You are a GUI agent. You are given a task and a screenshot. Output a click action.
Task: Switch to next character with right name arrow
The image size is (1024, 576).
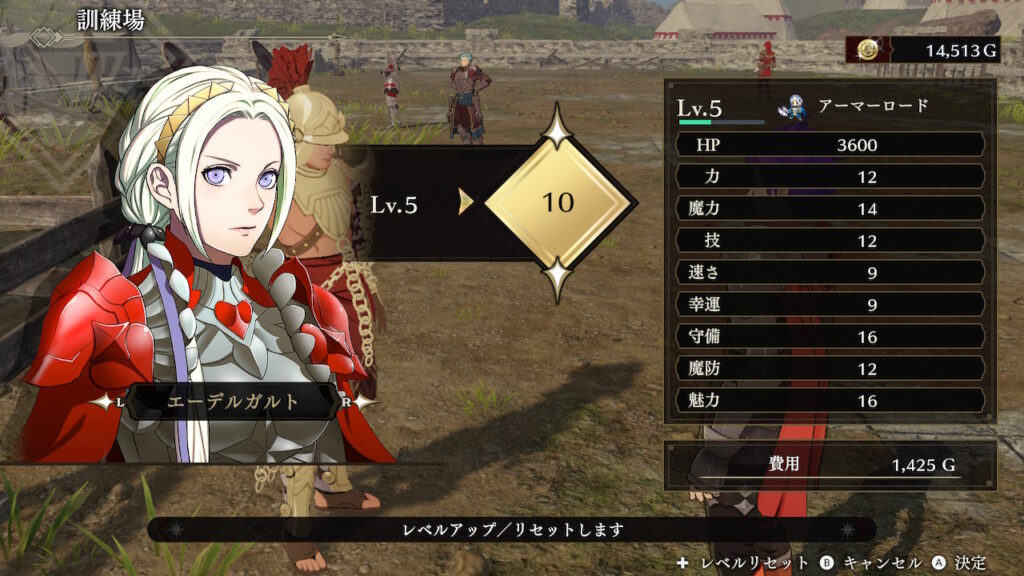point(363,401)
